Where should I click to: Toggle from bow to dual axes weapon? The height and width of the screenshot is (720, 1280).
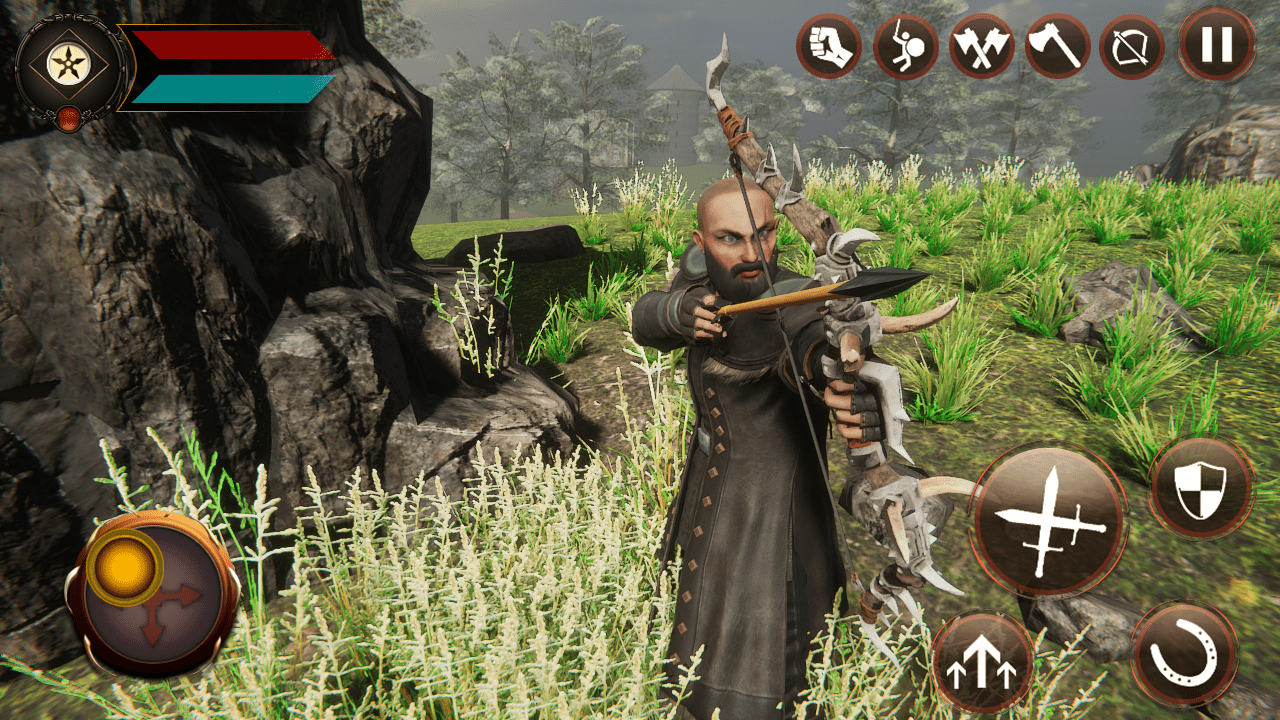(980, 44)
